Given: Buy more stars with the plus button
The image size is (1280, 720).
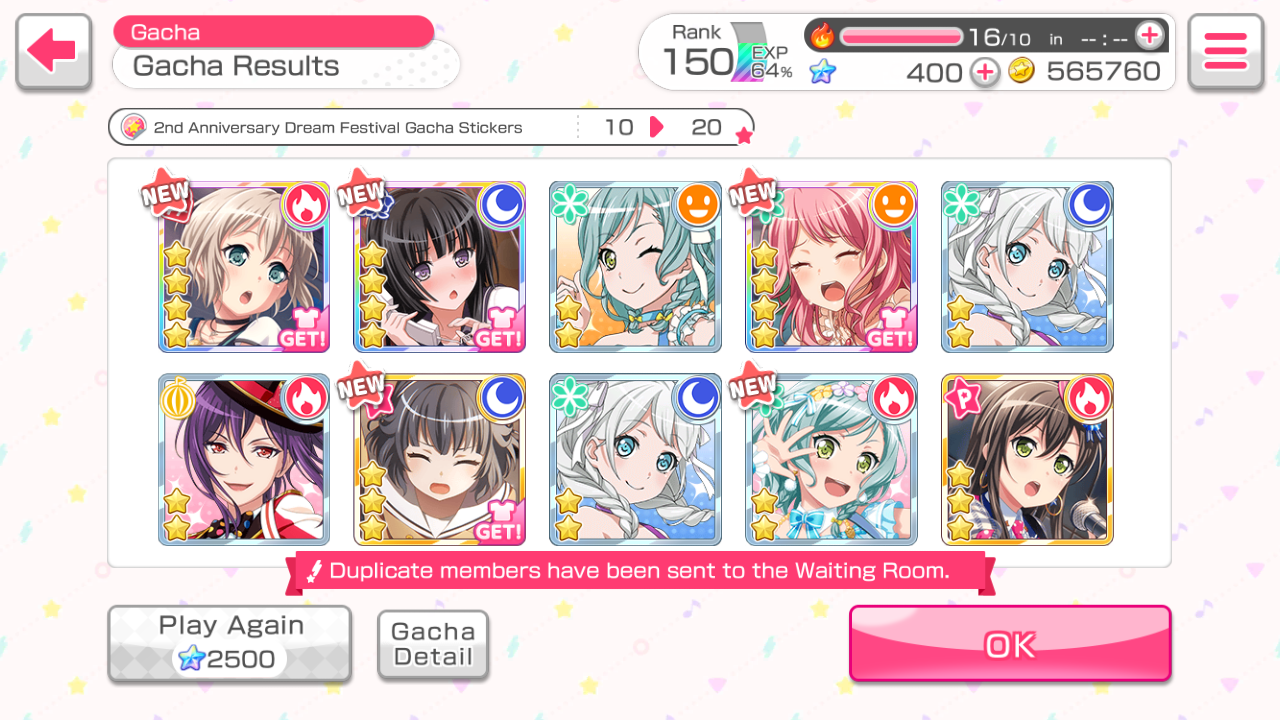Looking at the screenshot, I should 985,72.
